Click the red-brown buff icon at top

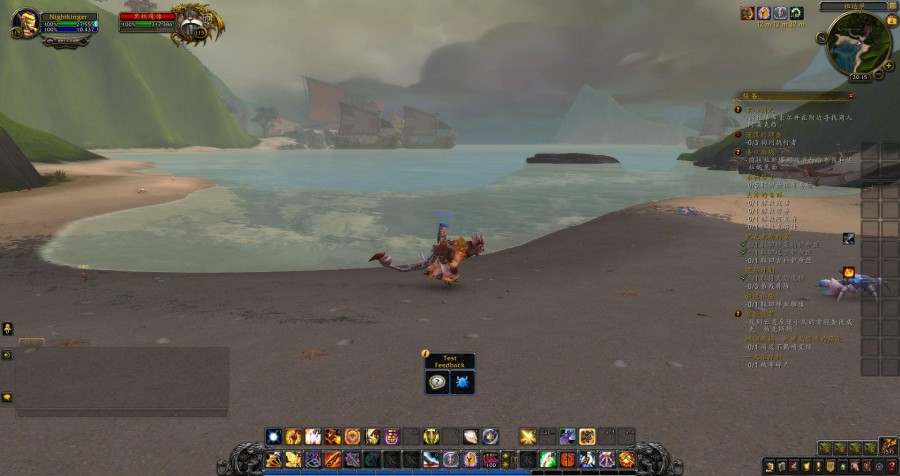[x=747, y=13]
